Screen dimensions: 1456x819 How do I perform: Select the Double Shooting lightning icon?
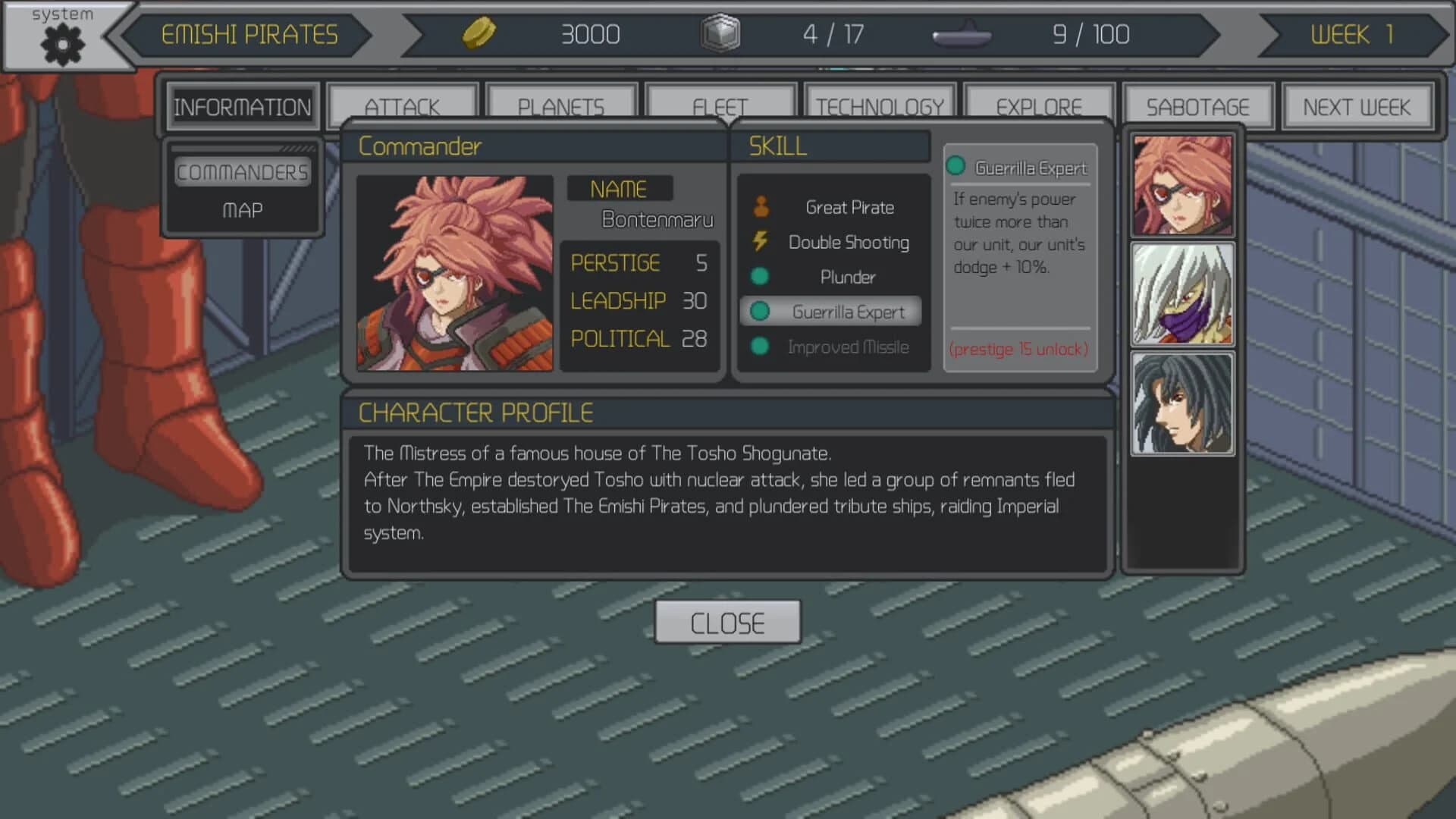pos(760,242)
